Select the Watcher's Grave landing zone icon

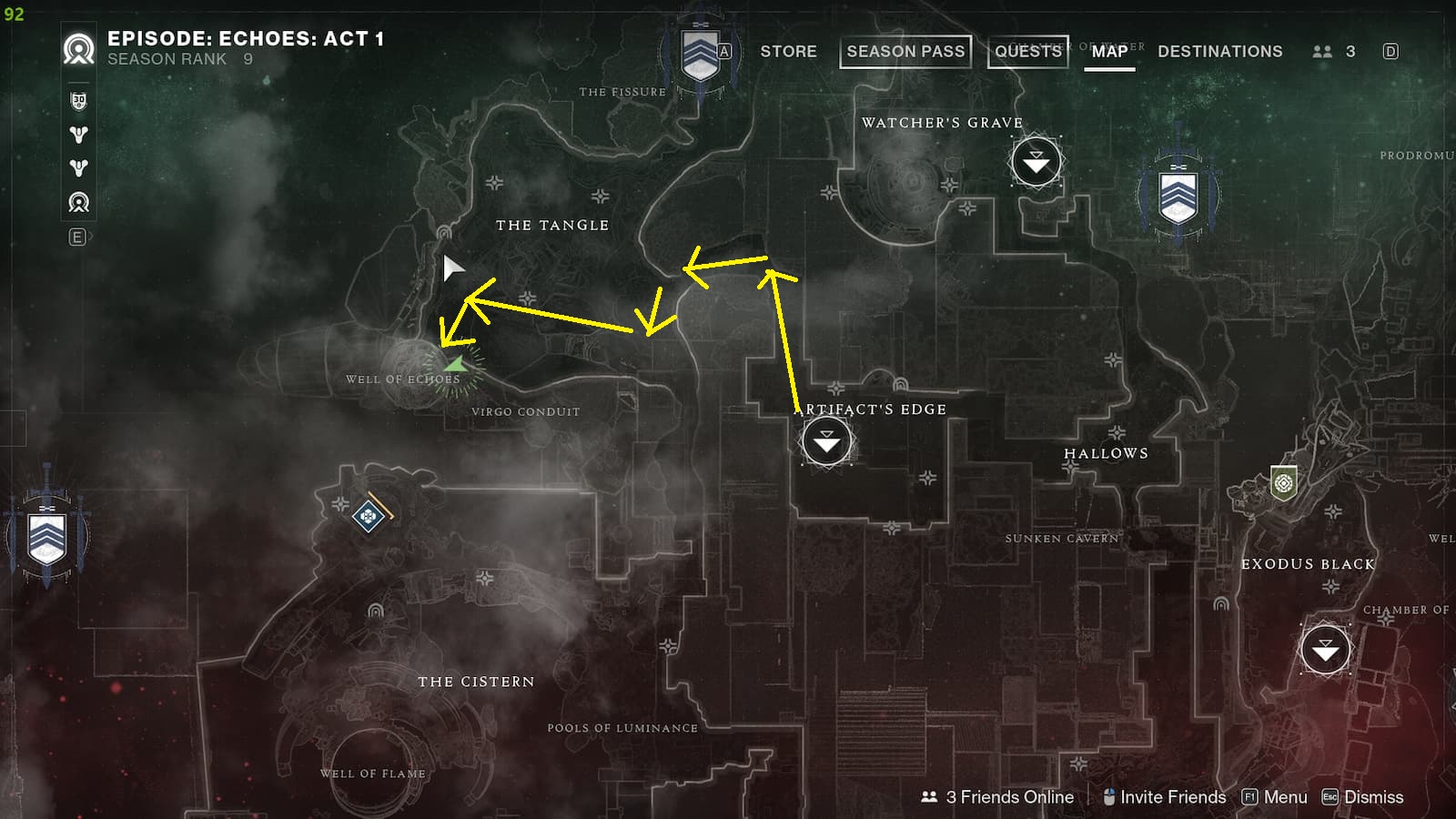pos(1036,161)
